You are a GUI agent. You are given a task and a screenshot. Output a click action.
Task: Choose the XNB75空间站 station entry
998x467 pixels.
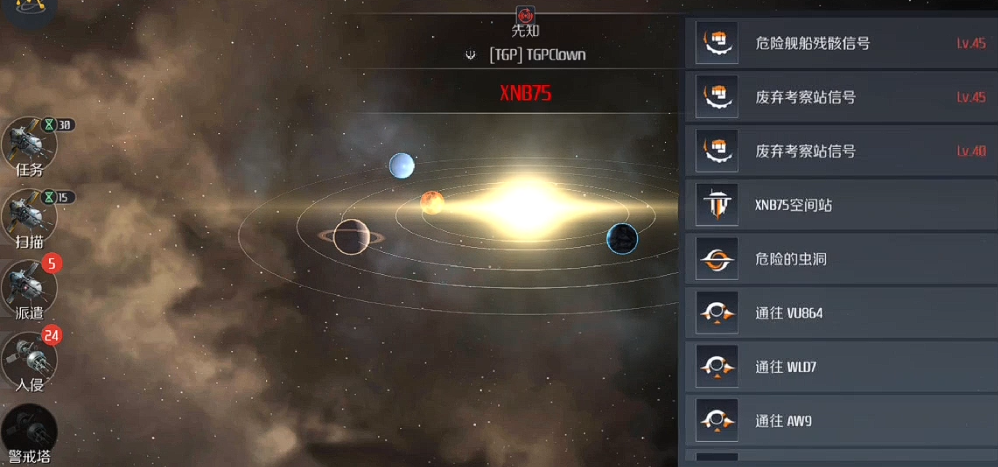(x=840, y=205)
